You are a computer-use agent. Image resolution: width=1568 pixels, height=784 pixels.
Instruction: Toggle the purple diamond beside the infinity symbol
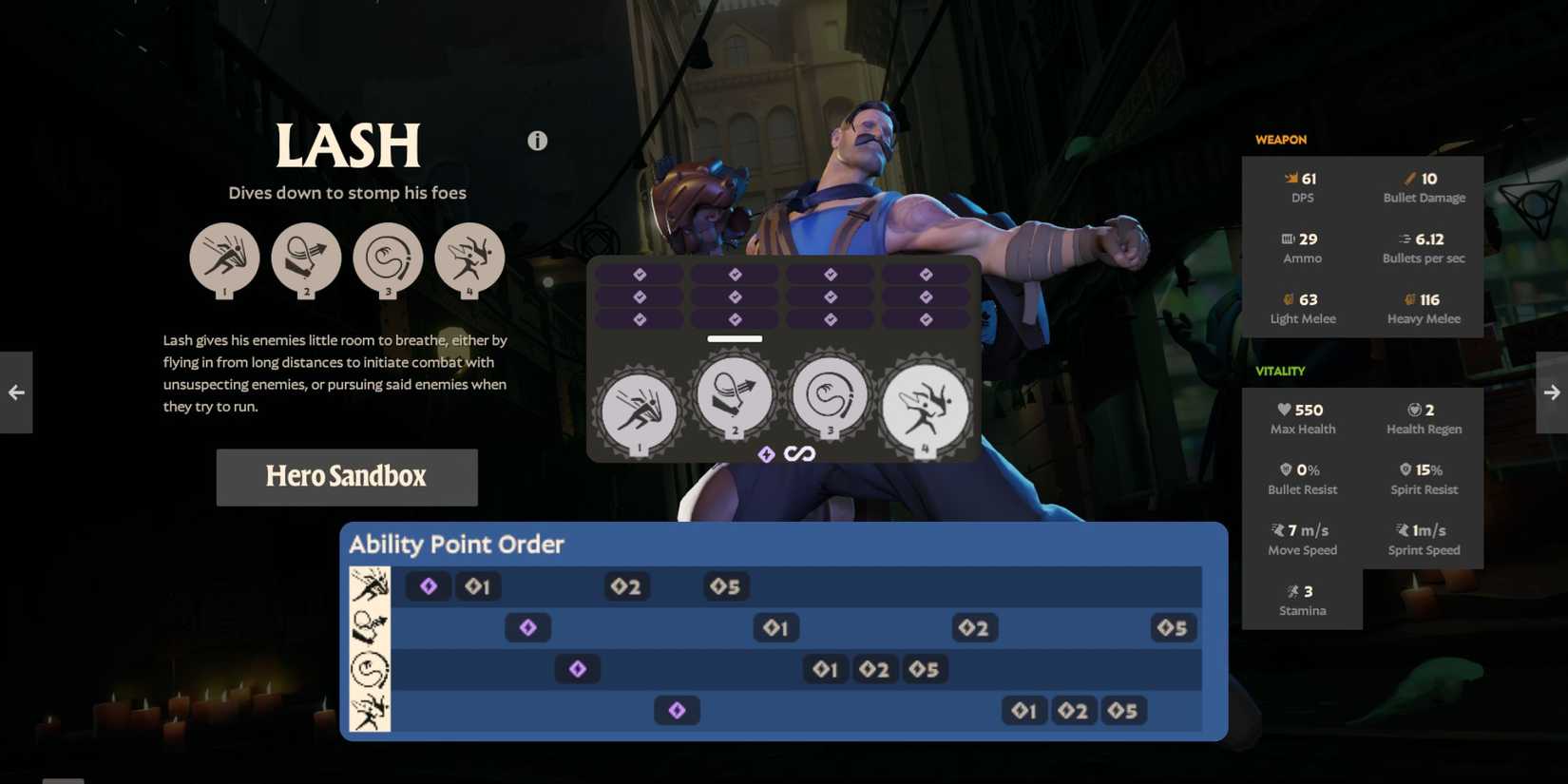point(766,453)
